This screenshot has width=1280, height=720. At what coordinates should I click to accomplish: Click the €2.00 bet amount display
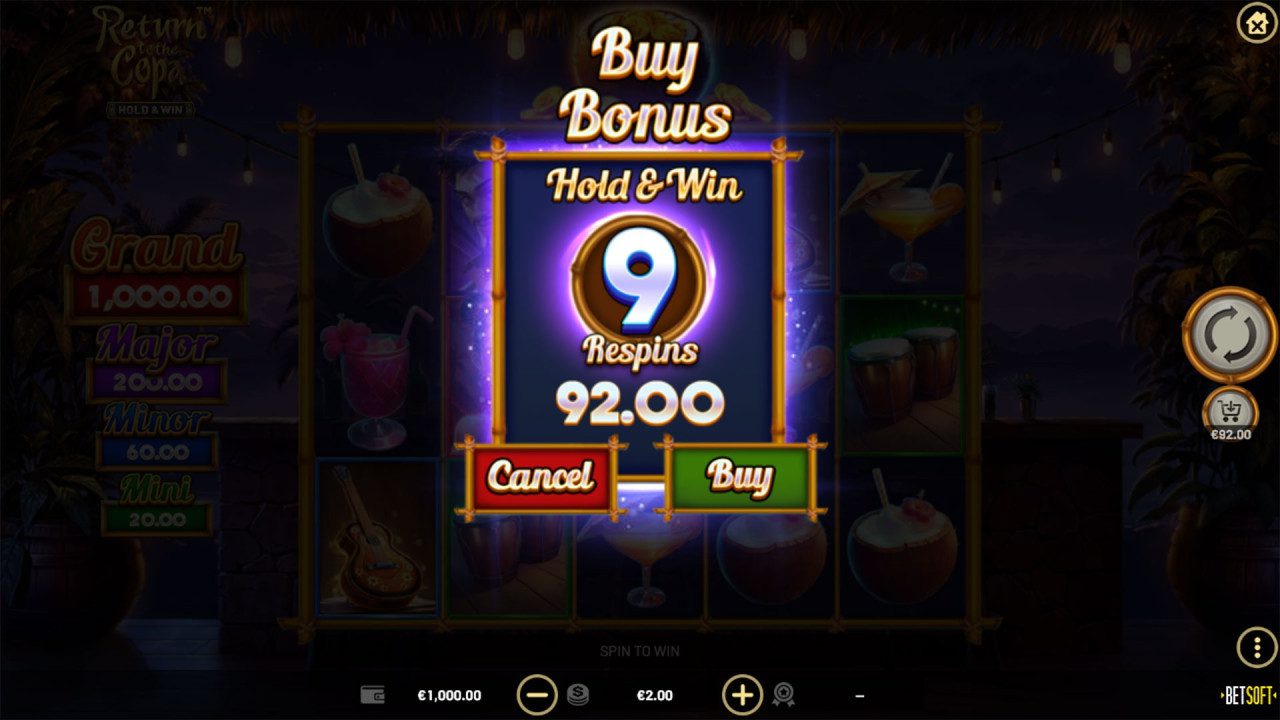click(655, 694)
